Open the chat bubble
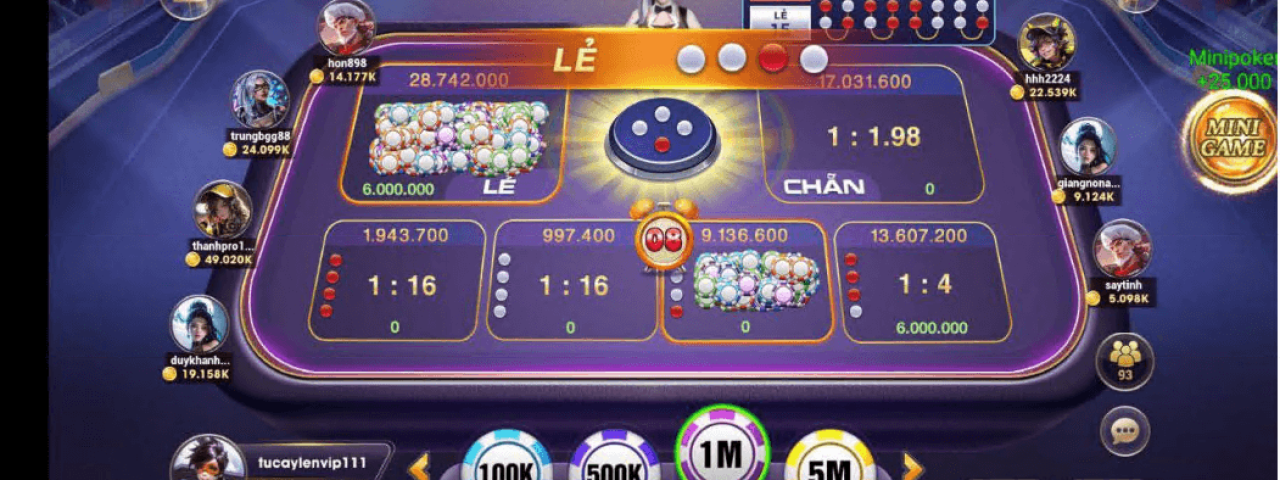 1125,431
